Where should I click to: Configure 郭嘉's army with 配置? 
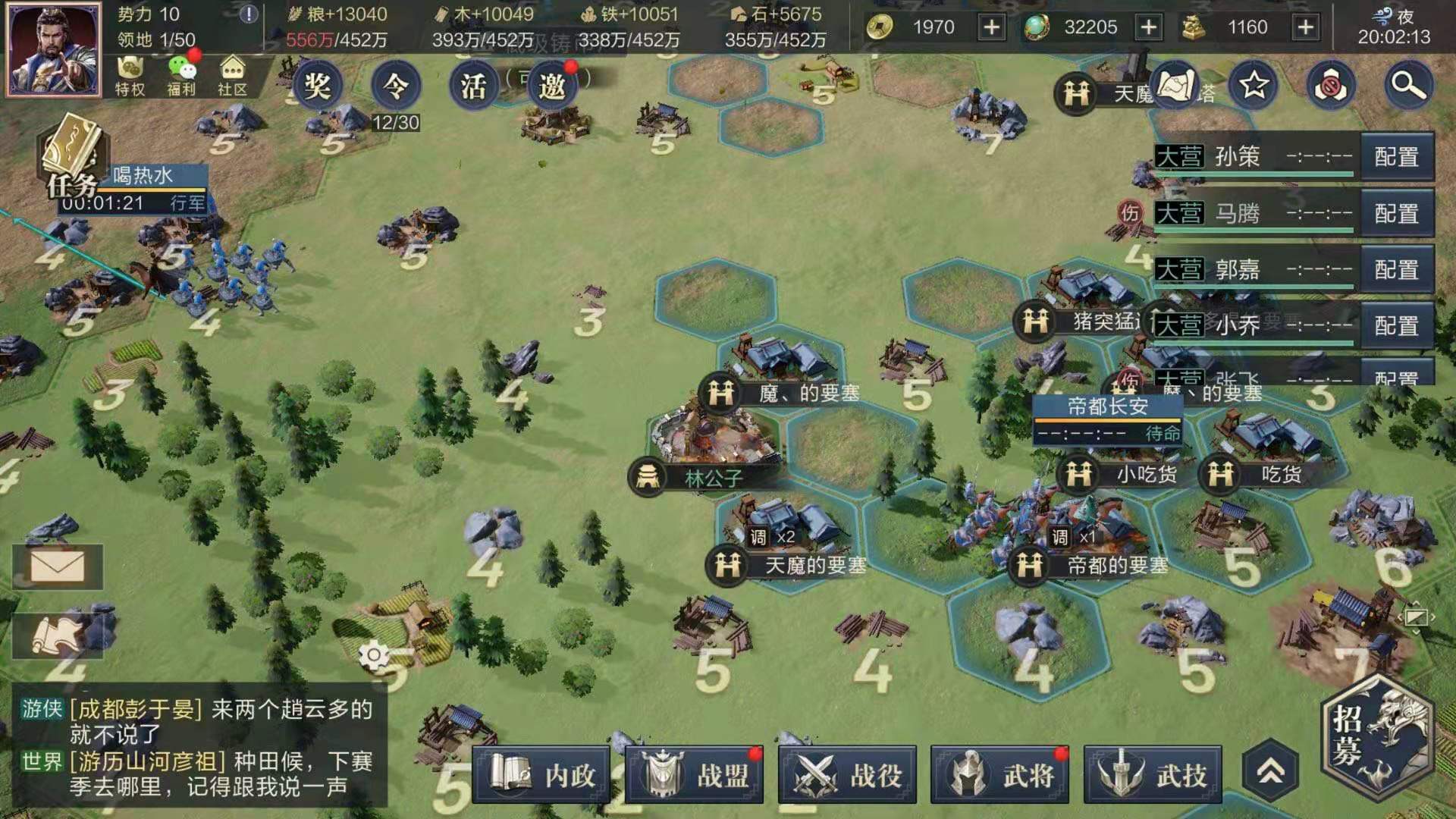click(1396, 270)
